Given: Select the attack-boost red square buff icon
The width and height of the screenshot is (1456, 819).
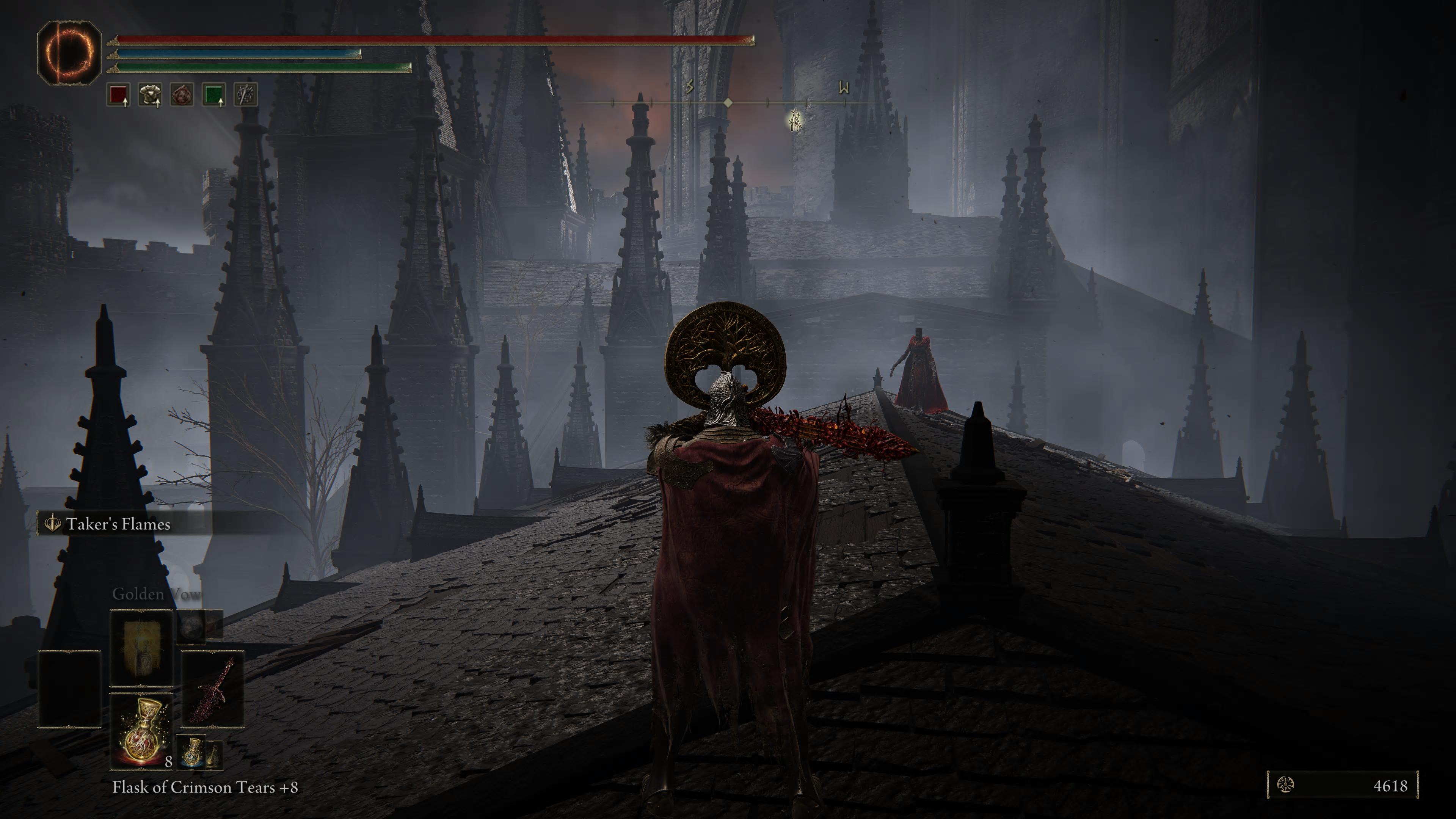Looking at the screenshot, I should point(118,94).
